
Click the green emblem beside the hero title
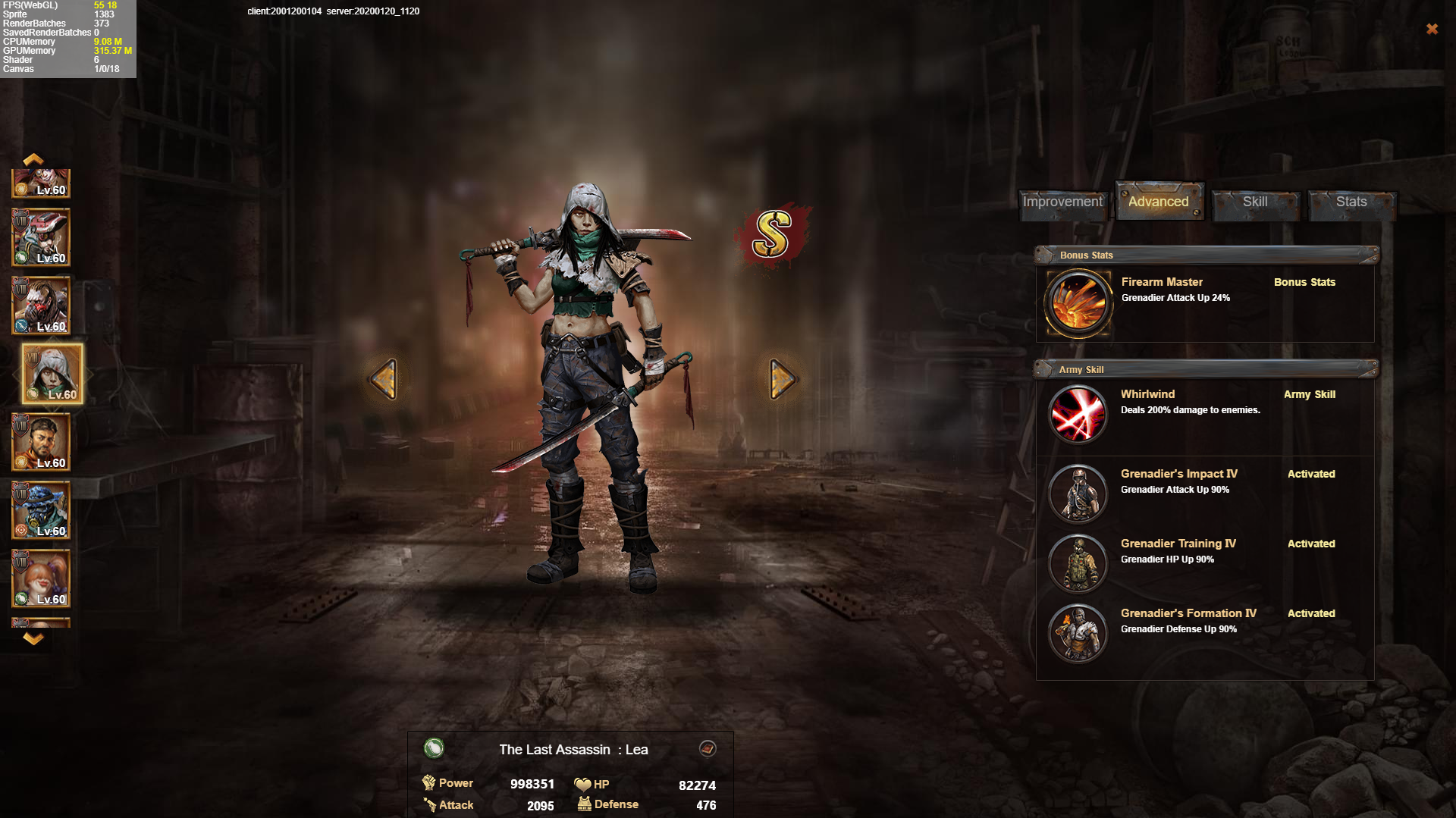[434, 749]
